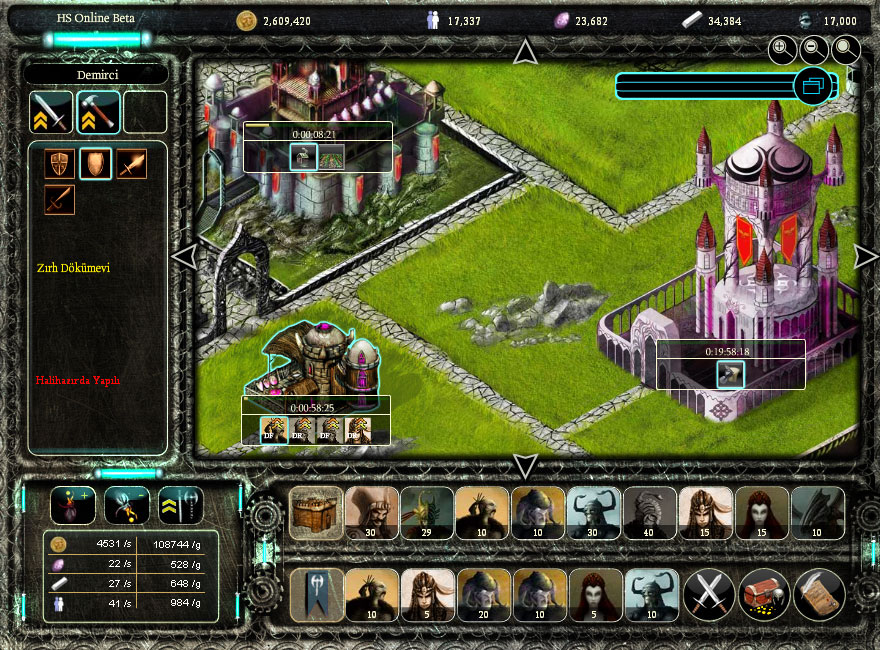This screenshot has width=880, height=650.
Task: Pan the map left with the arrow
Action: point(183,257)
